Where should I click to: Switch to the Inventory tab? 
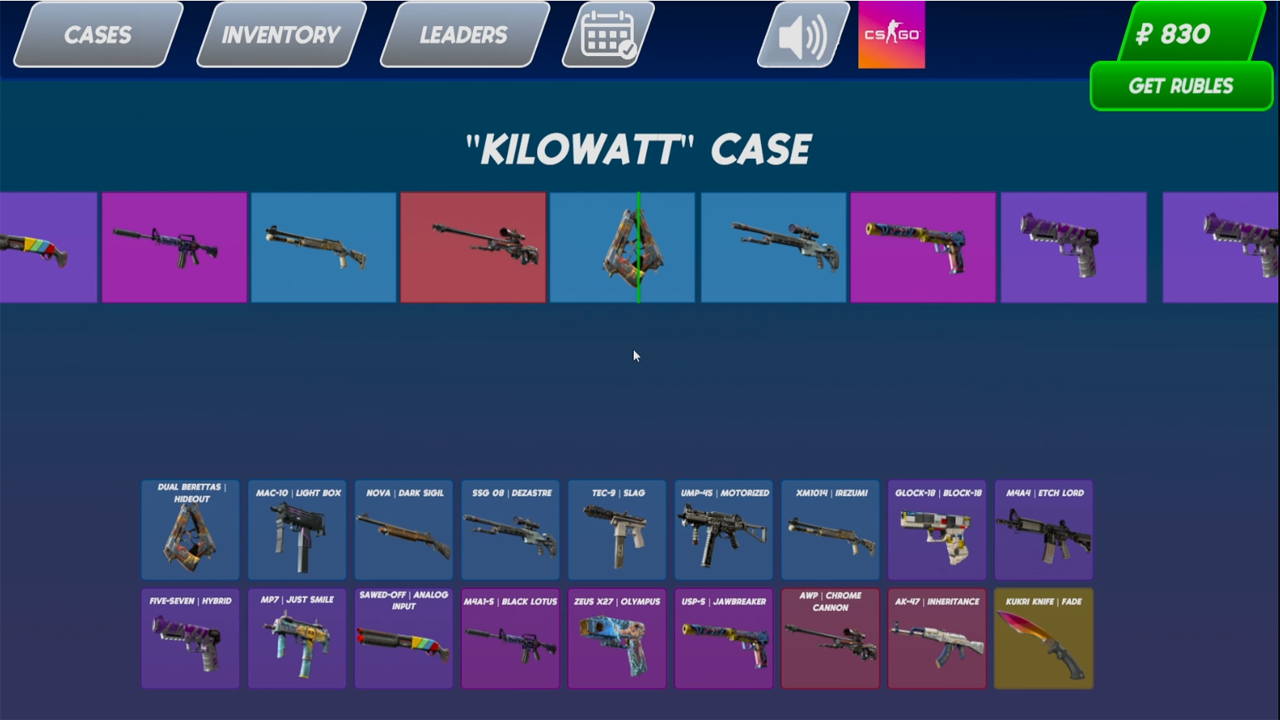point(280,35)
